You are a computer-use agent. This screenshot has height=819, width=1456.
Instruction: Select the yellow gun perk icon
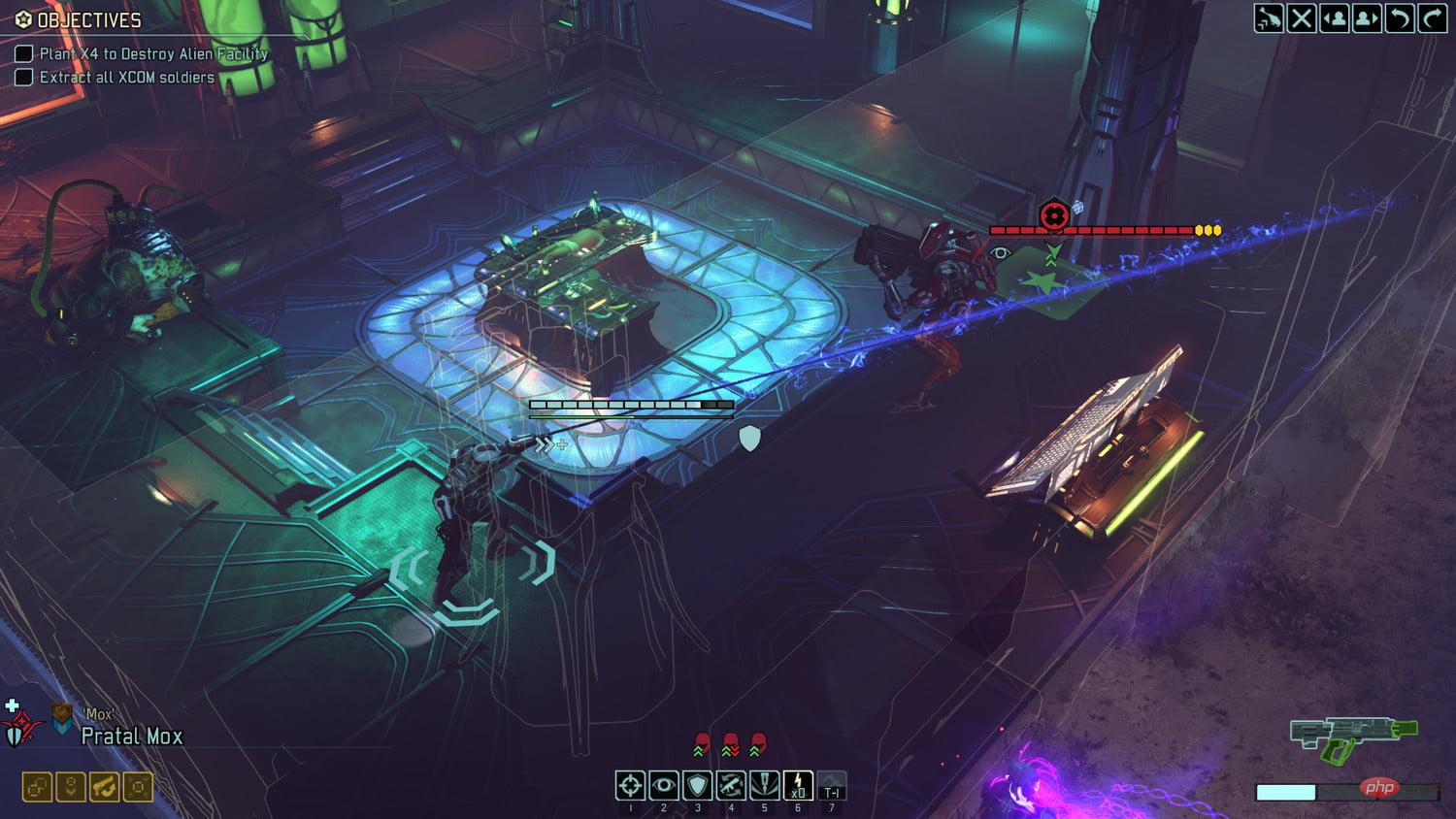tap(105, 787)
